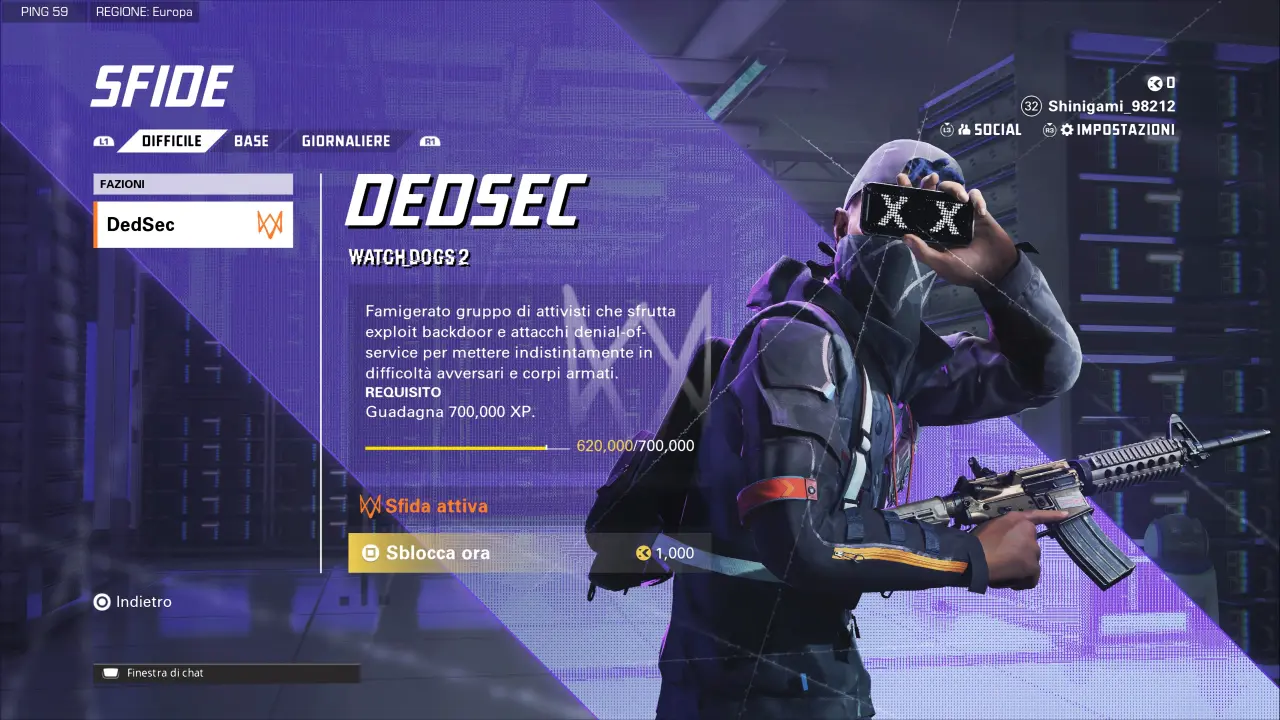Open the Base challenges tab
This screenshot has width=1280, height=720.
click(x=251, y=141)
